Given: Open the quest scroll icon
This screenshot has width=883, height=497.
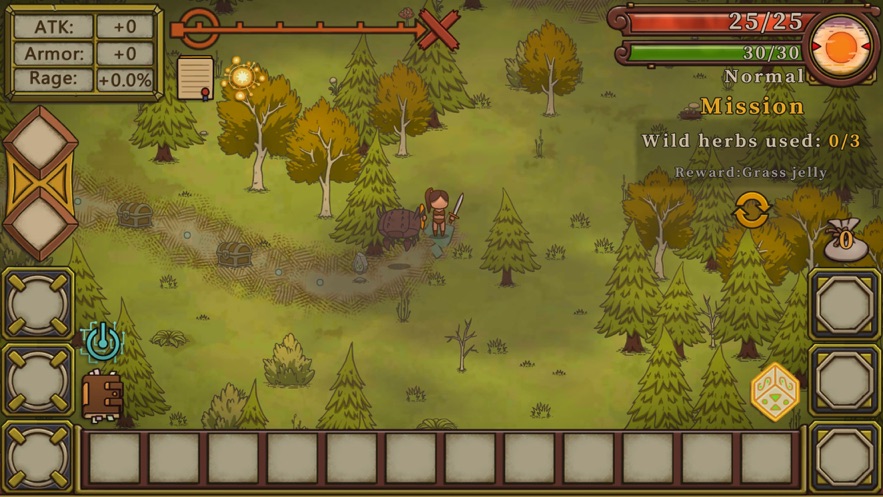Looking at the screenshot, I should (x=195, y=78).
